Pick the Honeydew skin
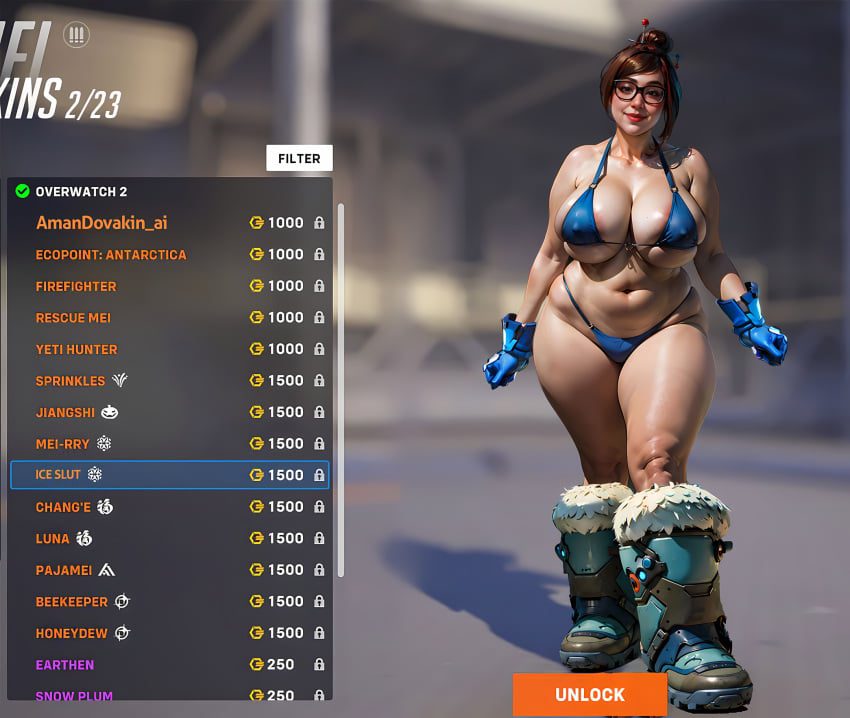Viewport: 850px width, 718px height. (x=73, y=633)
